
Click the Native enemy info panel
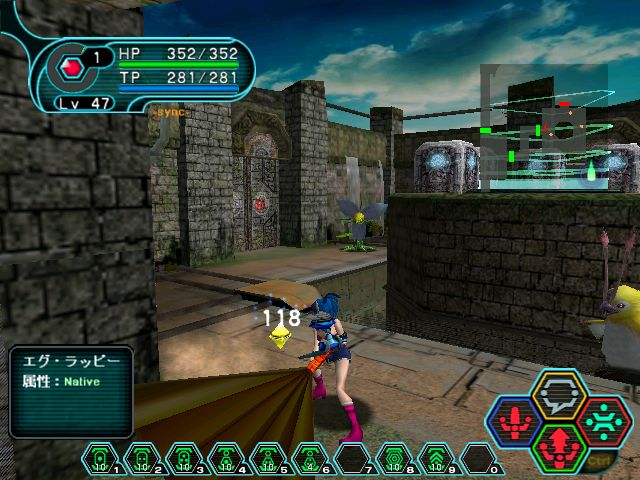pos(69,391)
